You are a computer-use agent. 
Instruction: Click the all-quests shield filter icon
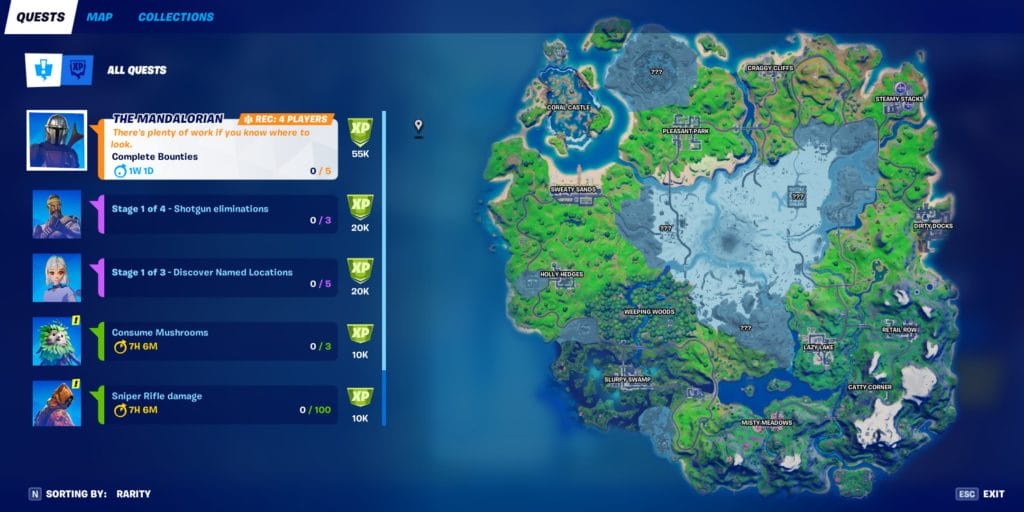pos(43,70)
